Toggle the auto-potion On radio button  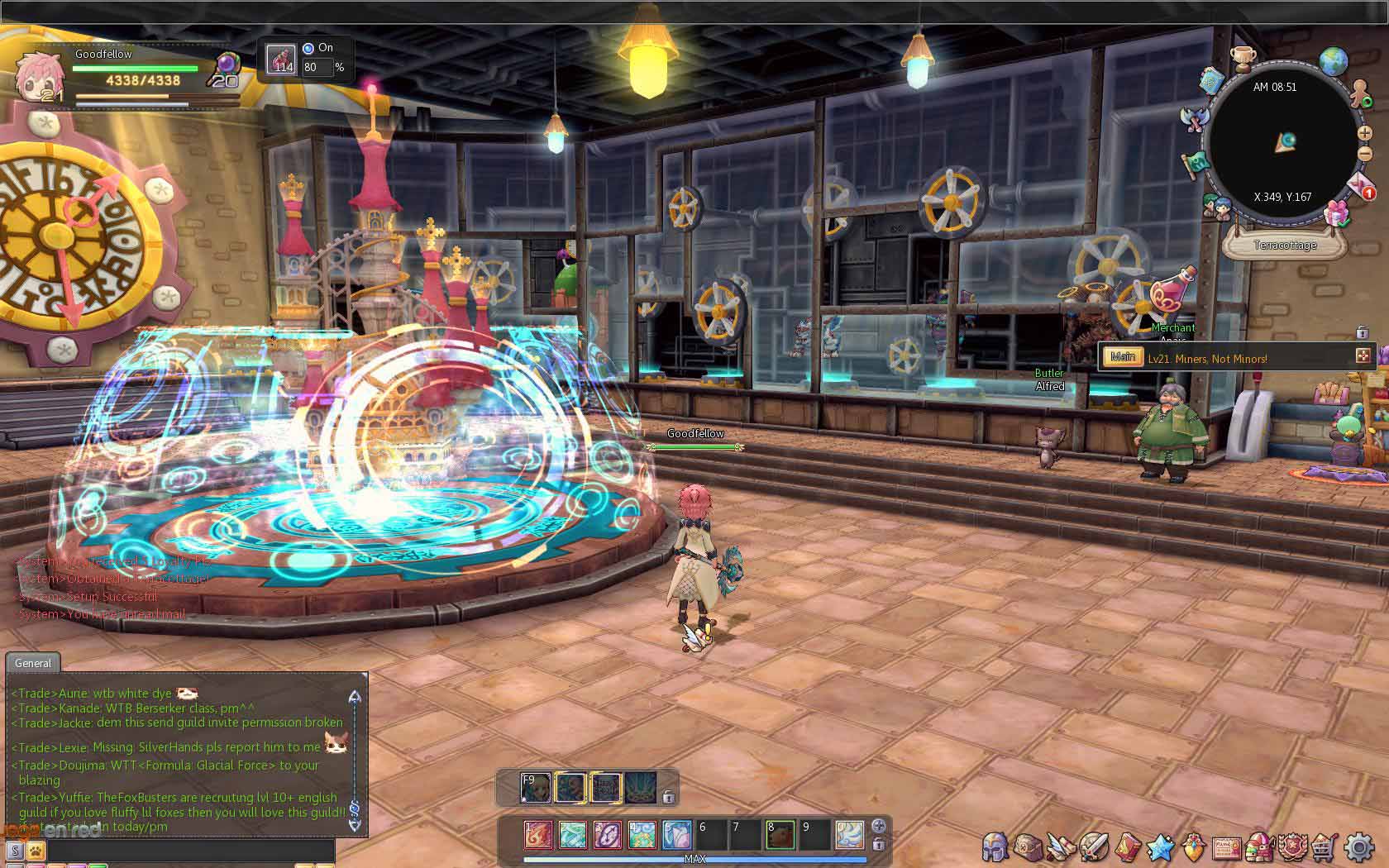[x=308, y=49]
